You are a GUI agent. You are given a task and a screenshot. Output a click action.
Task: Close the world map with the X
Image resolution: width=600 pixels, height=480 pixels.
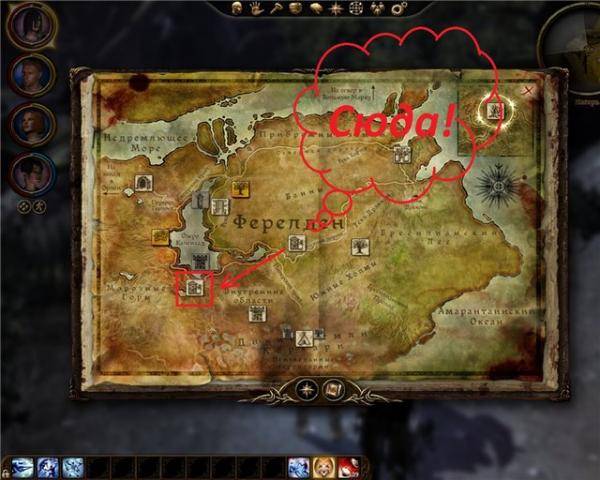coord(527,90)
